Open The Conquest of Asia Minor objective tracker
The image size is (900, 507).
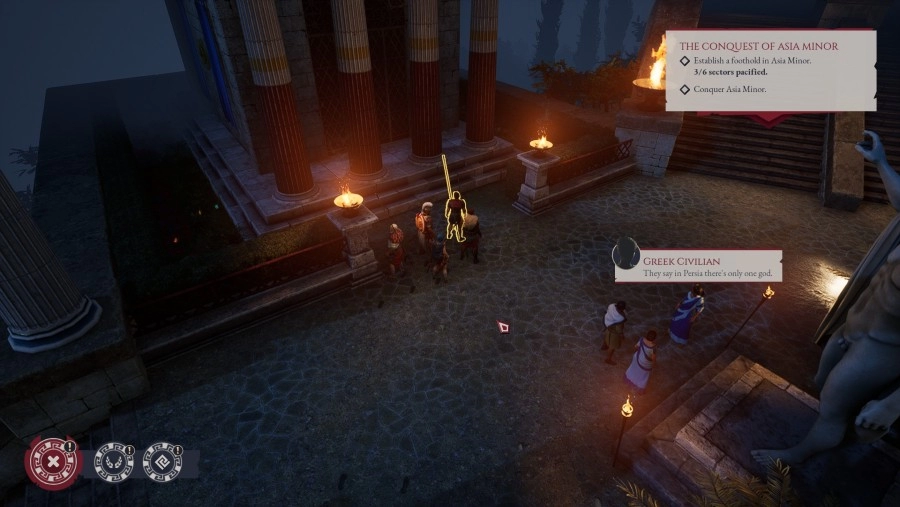(760, 46)
